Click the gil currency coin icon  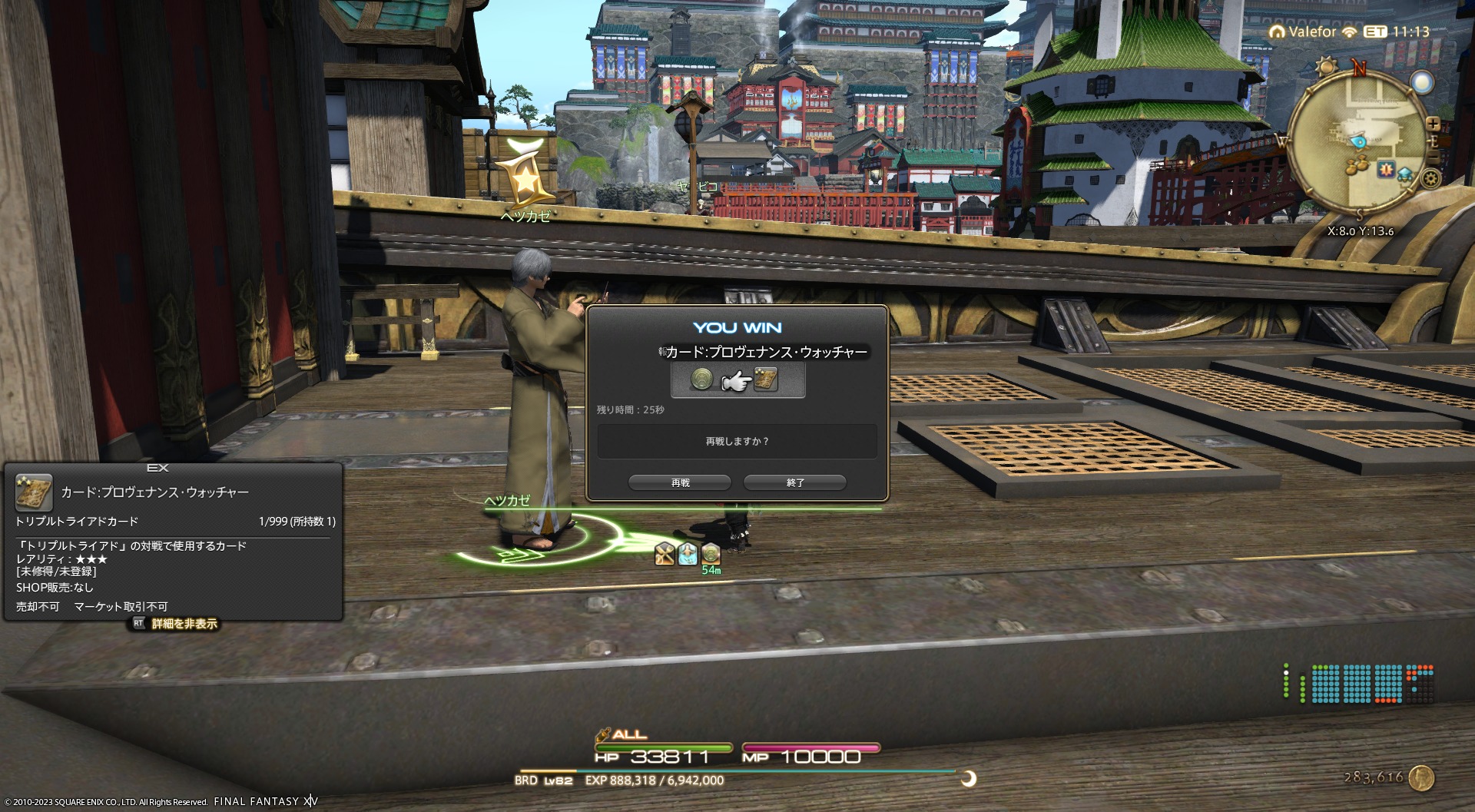pyautogui.click(x=1422, y=778)
